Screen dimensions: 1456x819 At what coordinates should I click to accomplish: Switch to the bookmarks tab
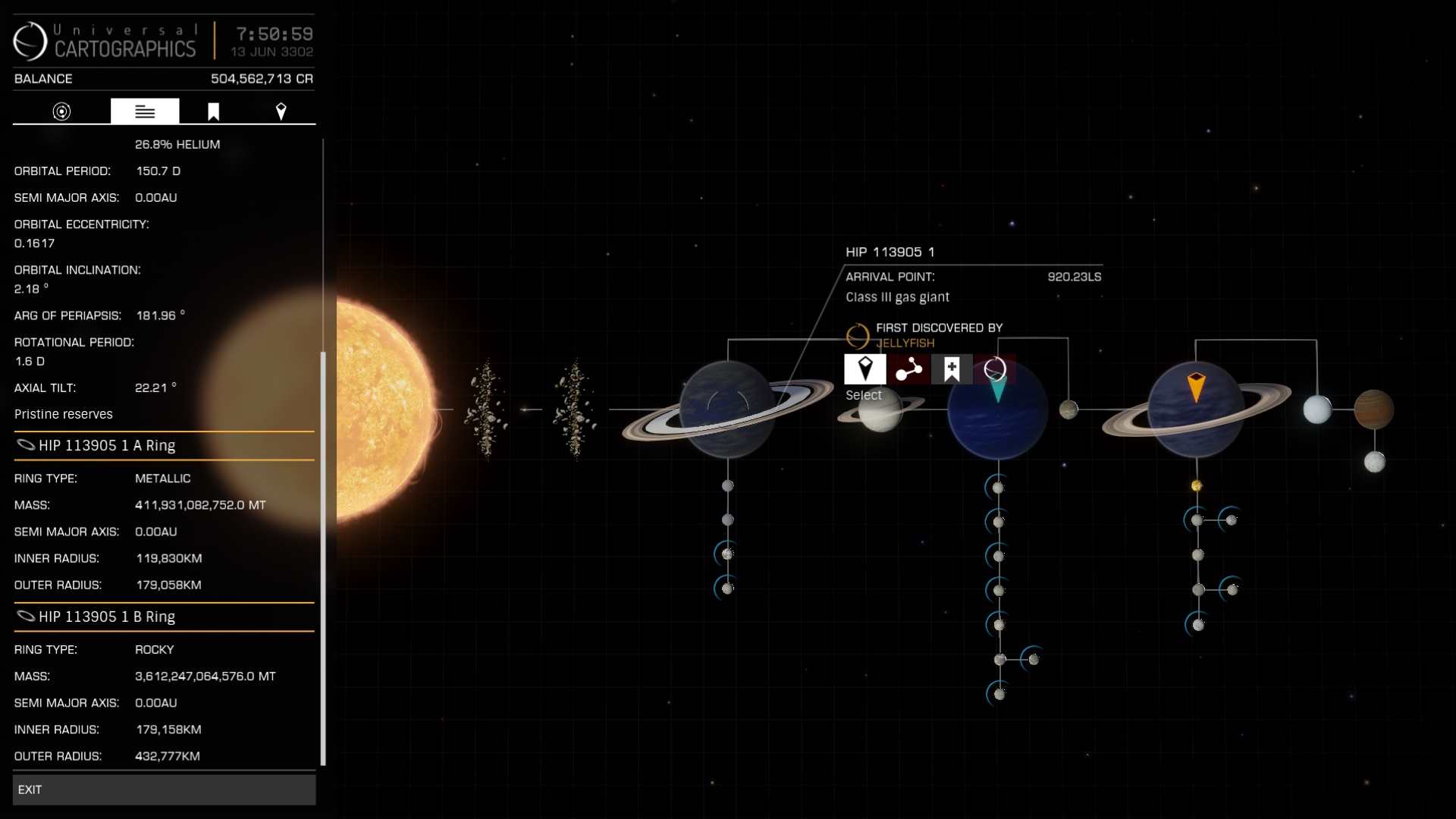pyautogui.click(x=214, y=111)
